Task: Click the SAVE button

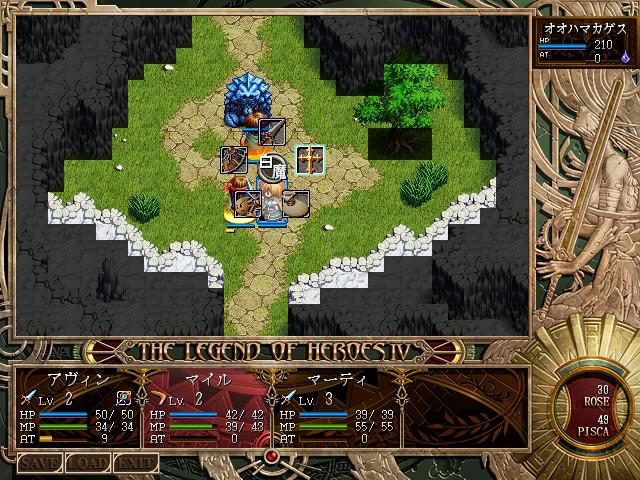Action: 40,463
